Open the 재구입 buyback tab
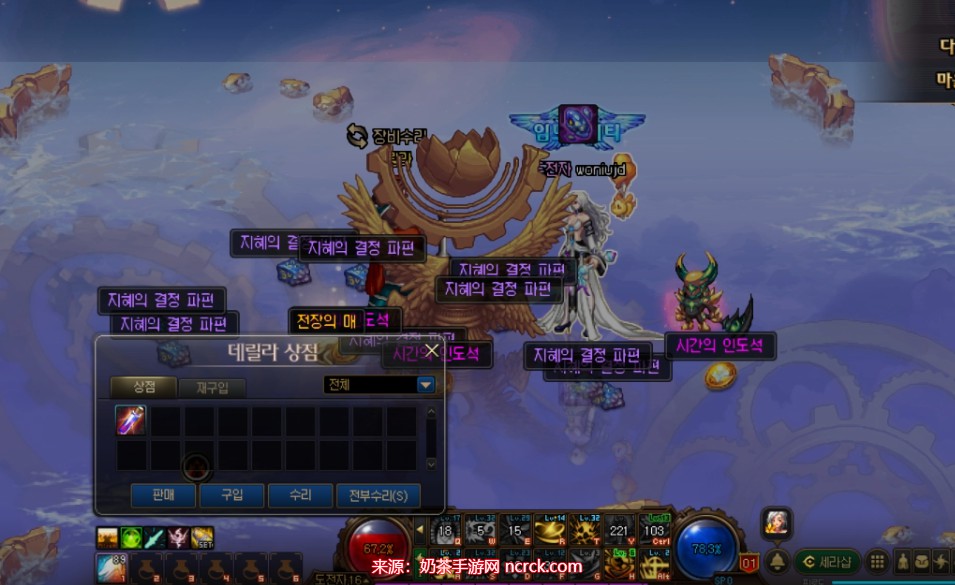 tap(213, 387)
